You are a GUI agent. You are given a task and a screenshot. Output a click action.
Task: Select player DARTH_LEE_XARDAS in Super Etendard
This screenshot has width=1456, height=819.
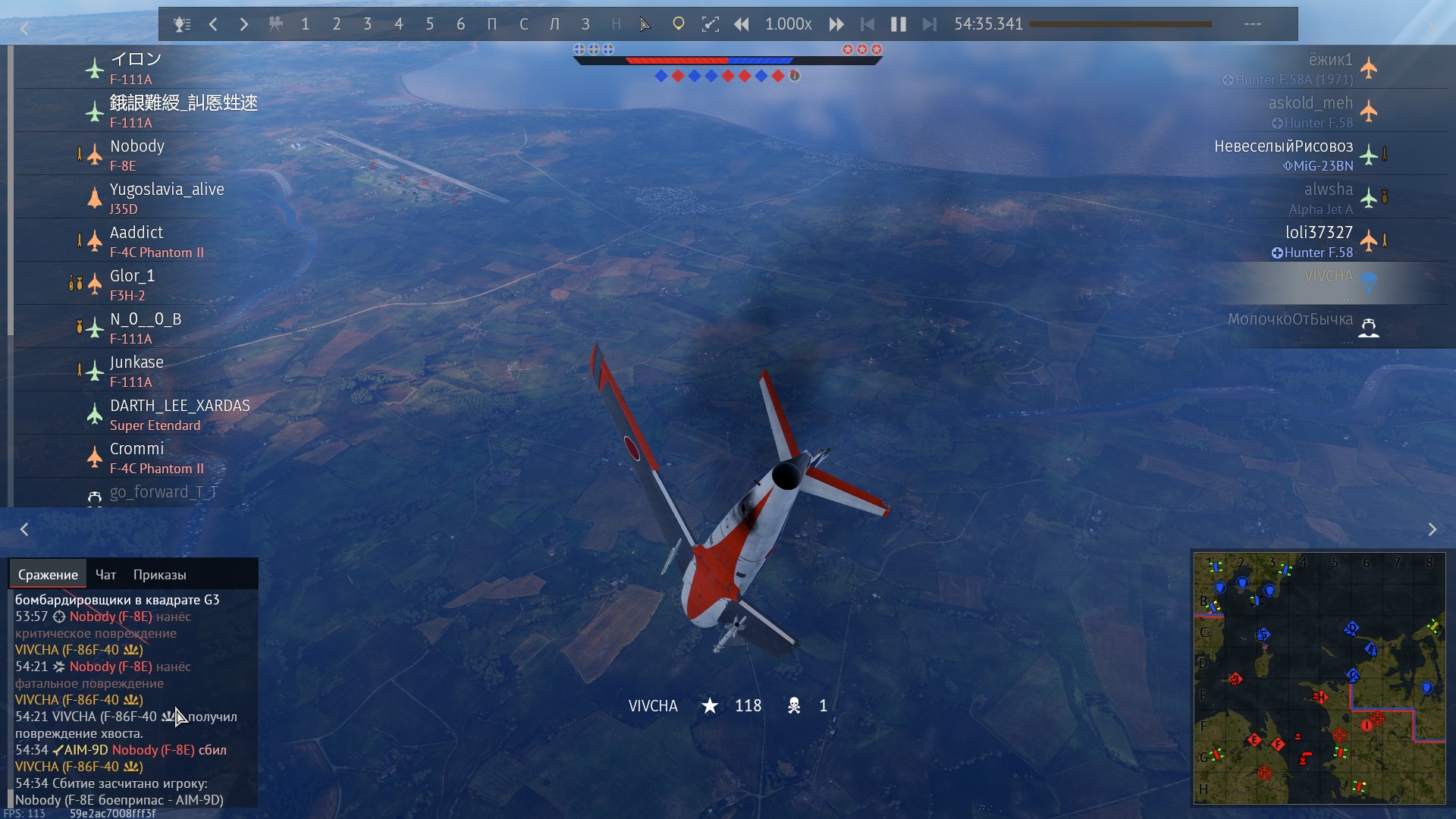click(x=180, y=414)
